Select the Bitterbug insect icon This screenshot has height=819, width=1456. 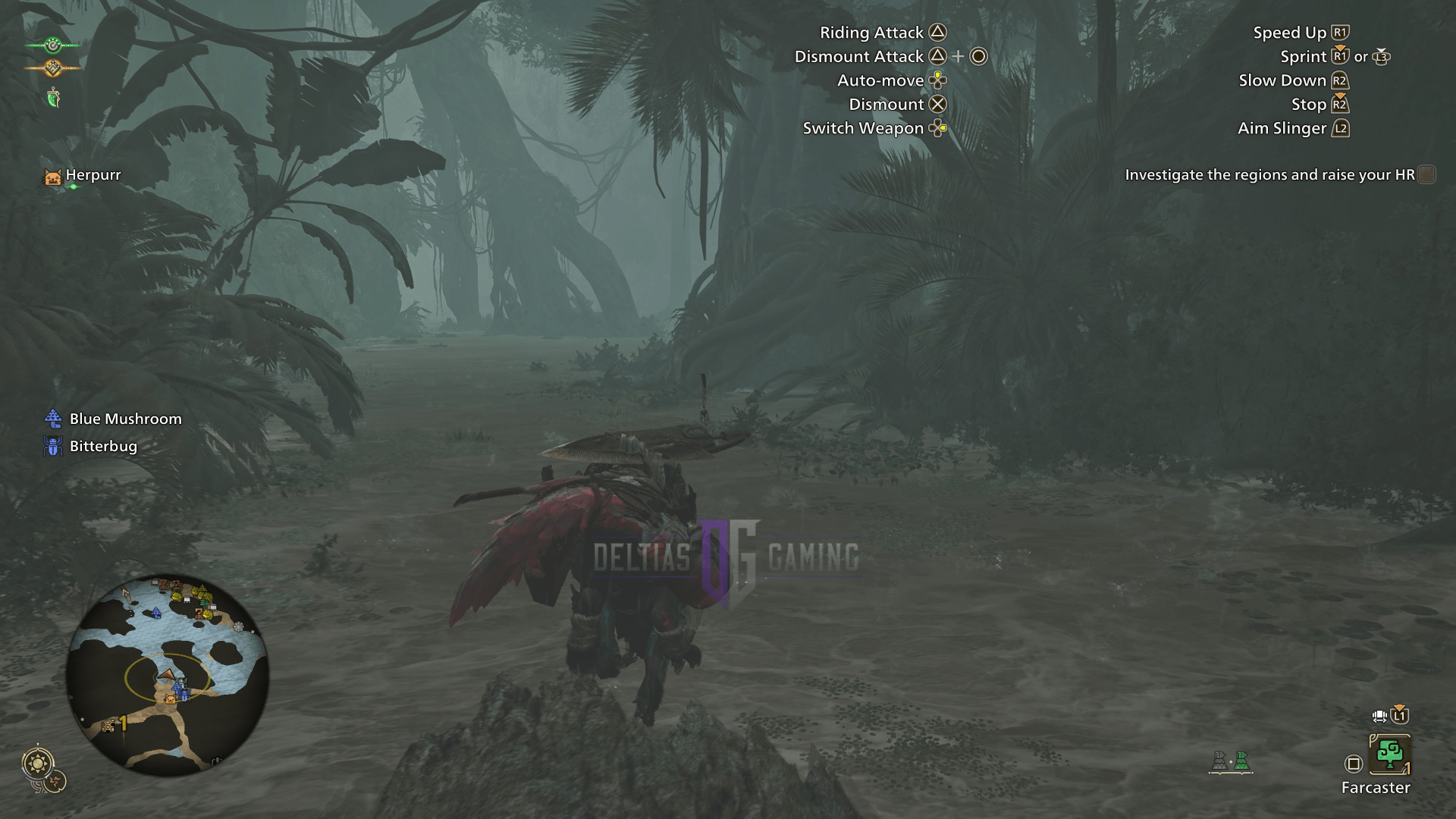coord(52,447)
